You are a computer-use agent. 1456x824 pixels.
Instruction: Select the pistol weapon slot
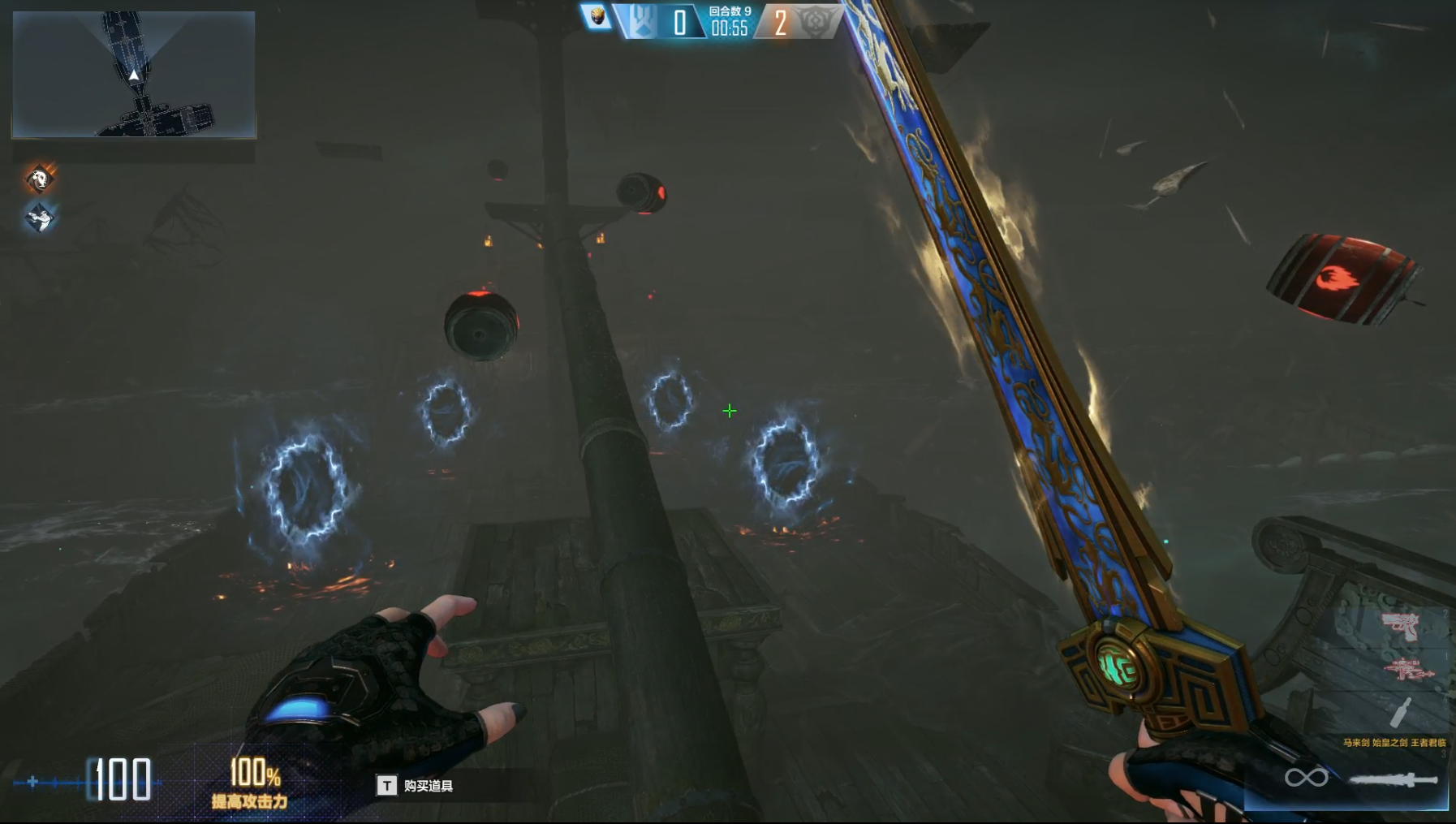1400,626
